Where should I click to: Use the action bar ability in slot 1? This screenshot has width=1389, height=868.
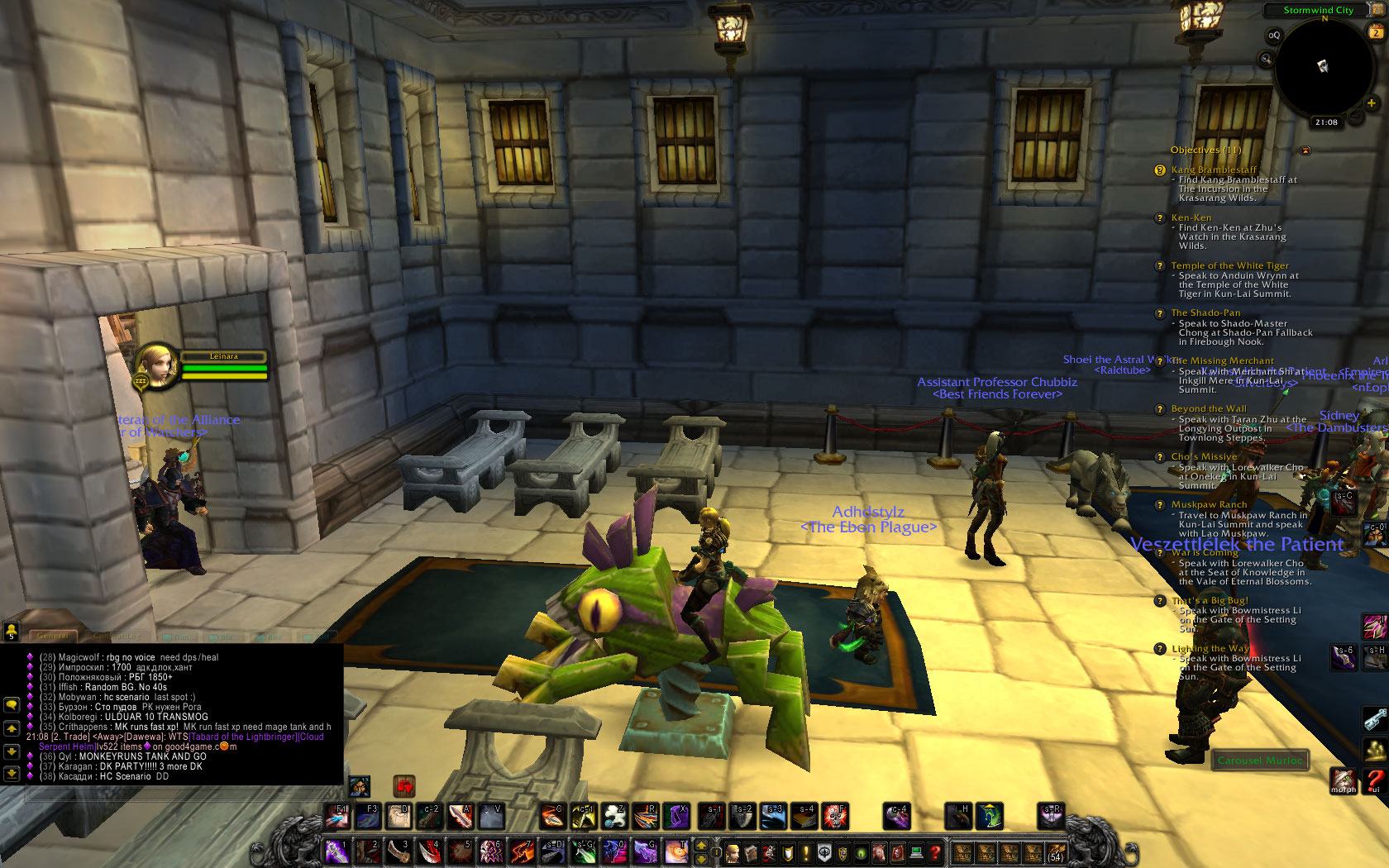click(x=337, y=851)
